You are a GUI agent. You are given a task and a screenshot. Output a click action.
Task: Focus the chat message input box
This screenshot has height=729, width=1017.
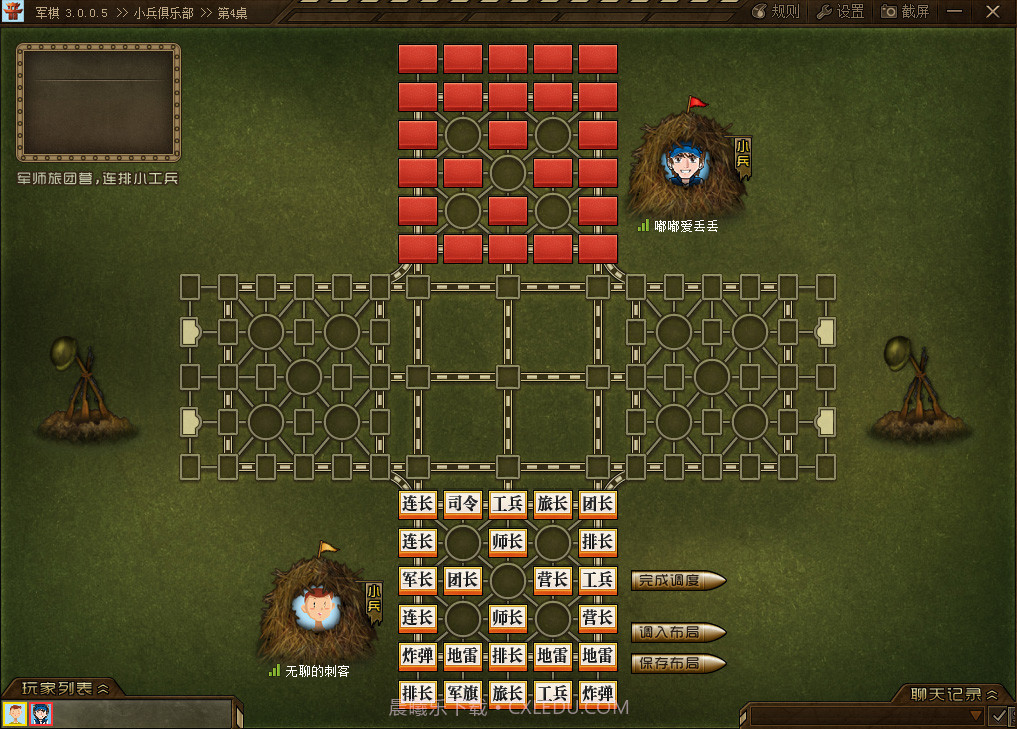pos(858,716)
